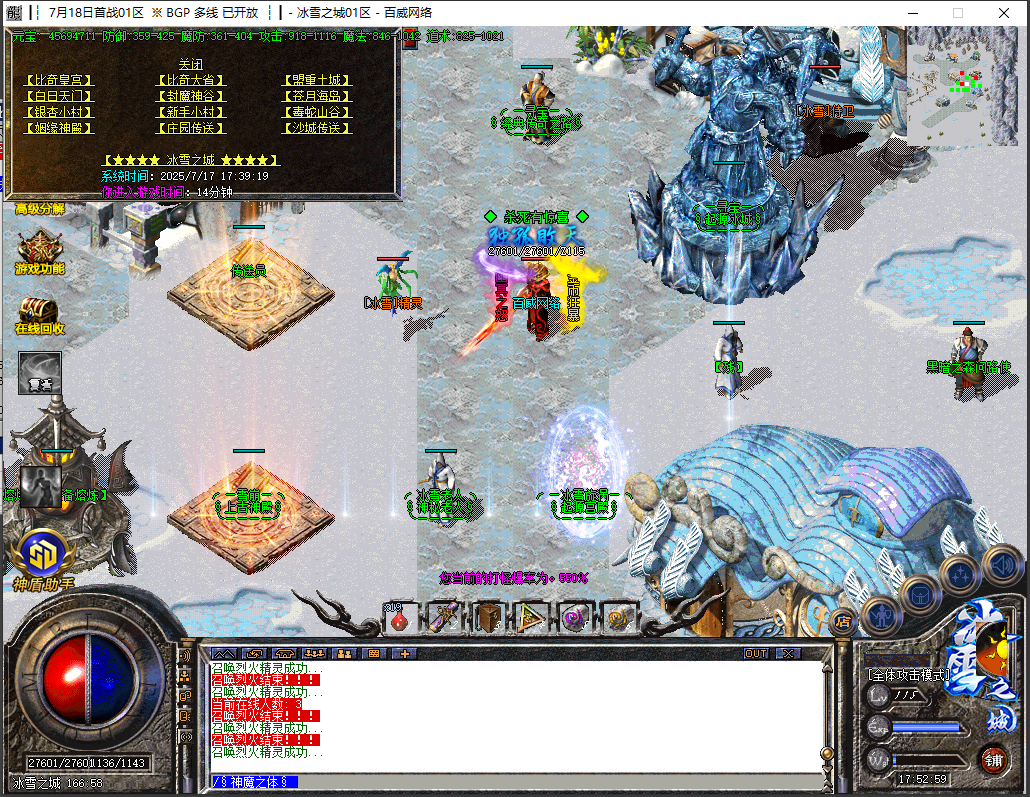Viewport: 1030px width, 797px height.
Task: Close the teleport panel via 关闭
Action: point(190,64)
